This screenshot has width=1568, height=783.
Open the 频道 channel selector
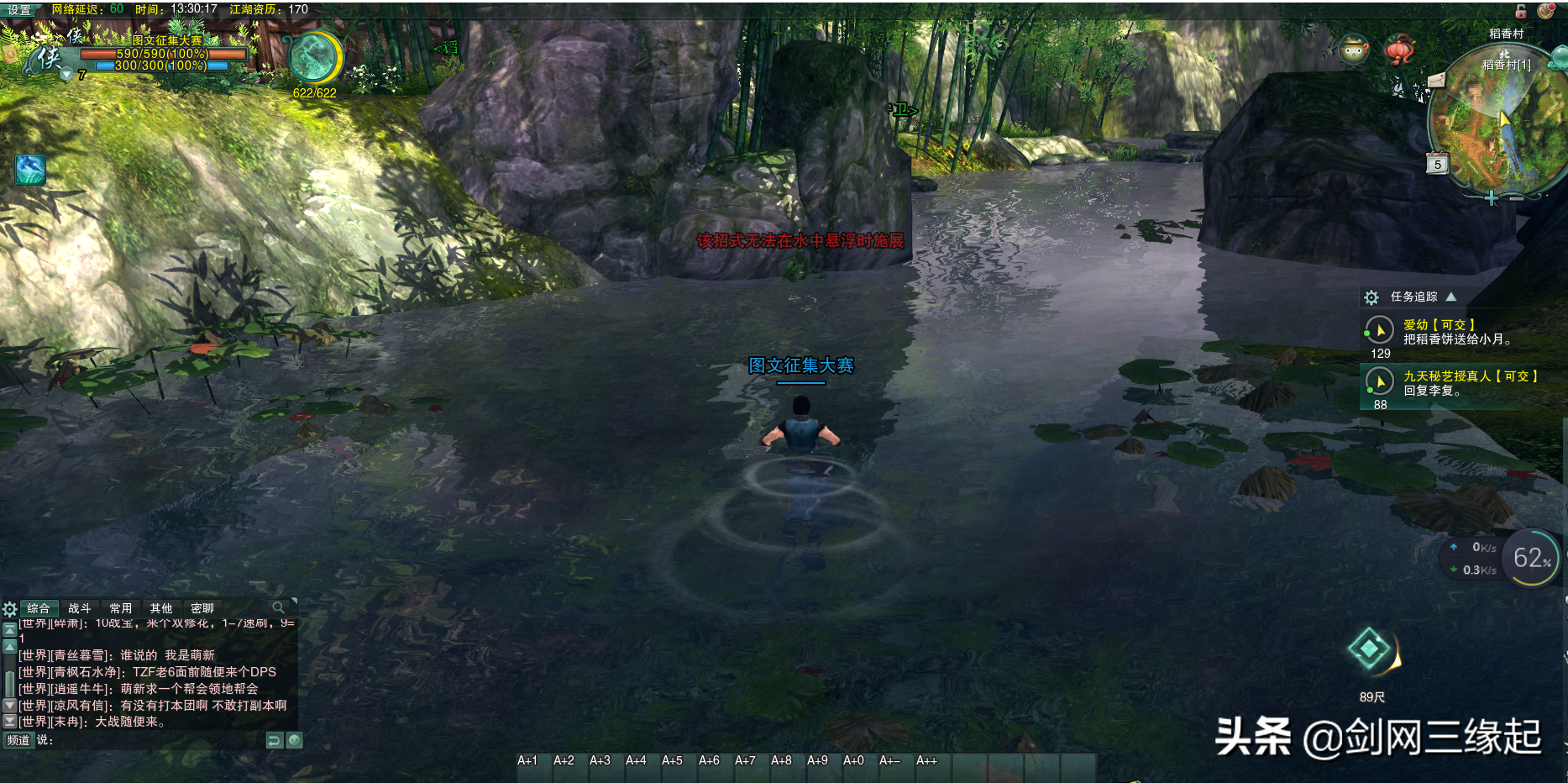point(18,740)
